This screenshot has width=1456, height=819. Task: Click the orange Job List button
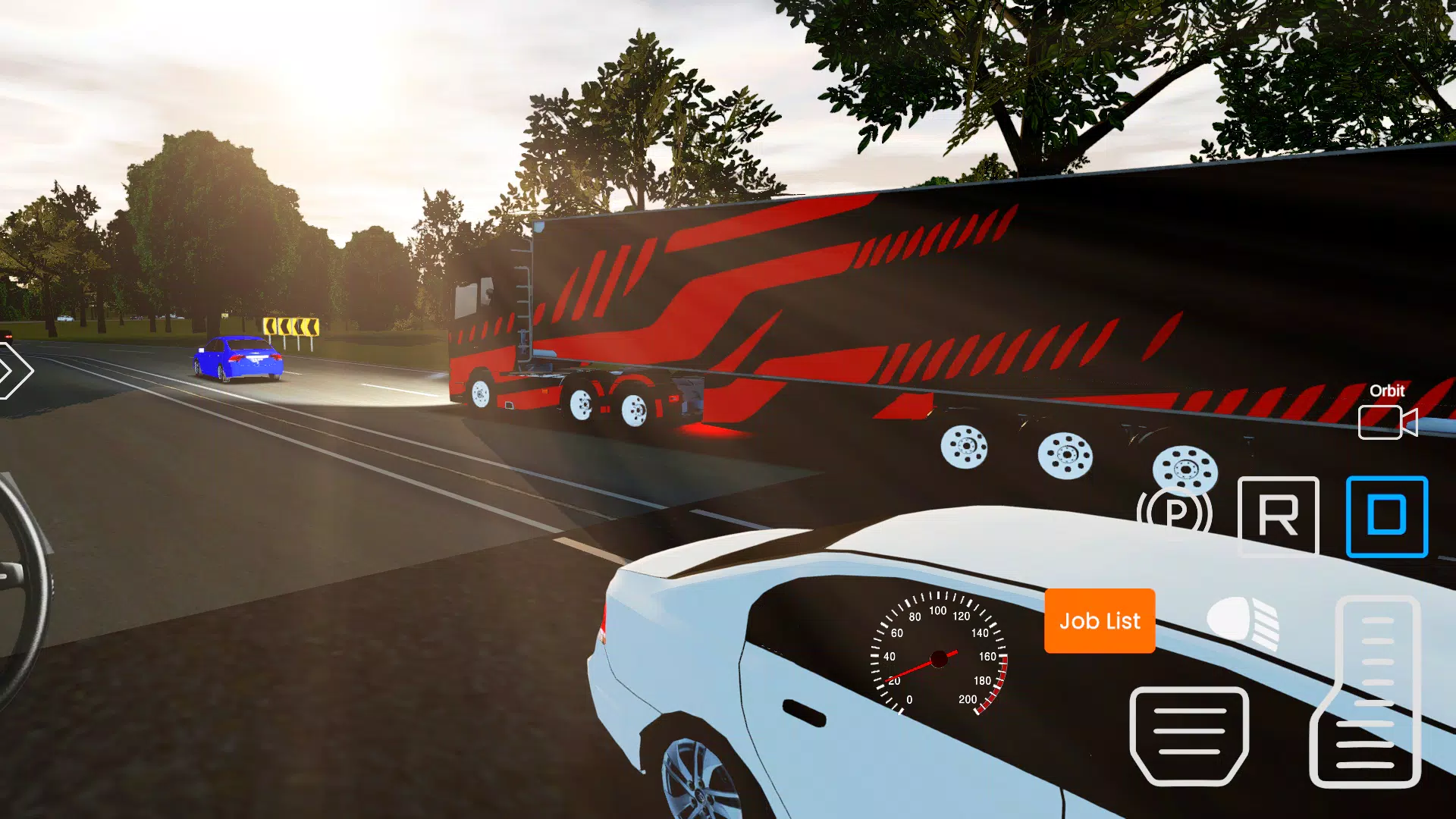[x=1099, y=621]
